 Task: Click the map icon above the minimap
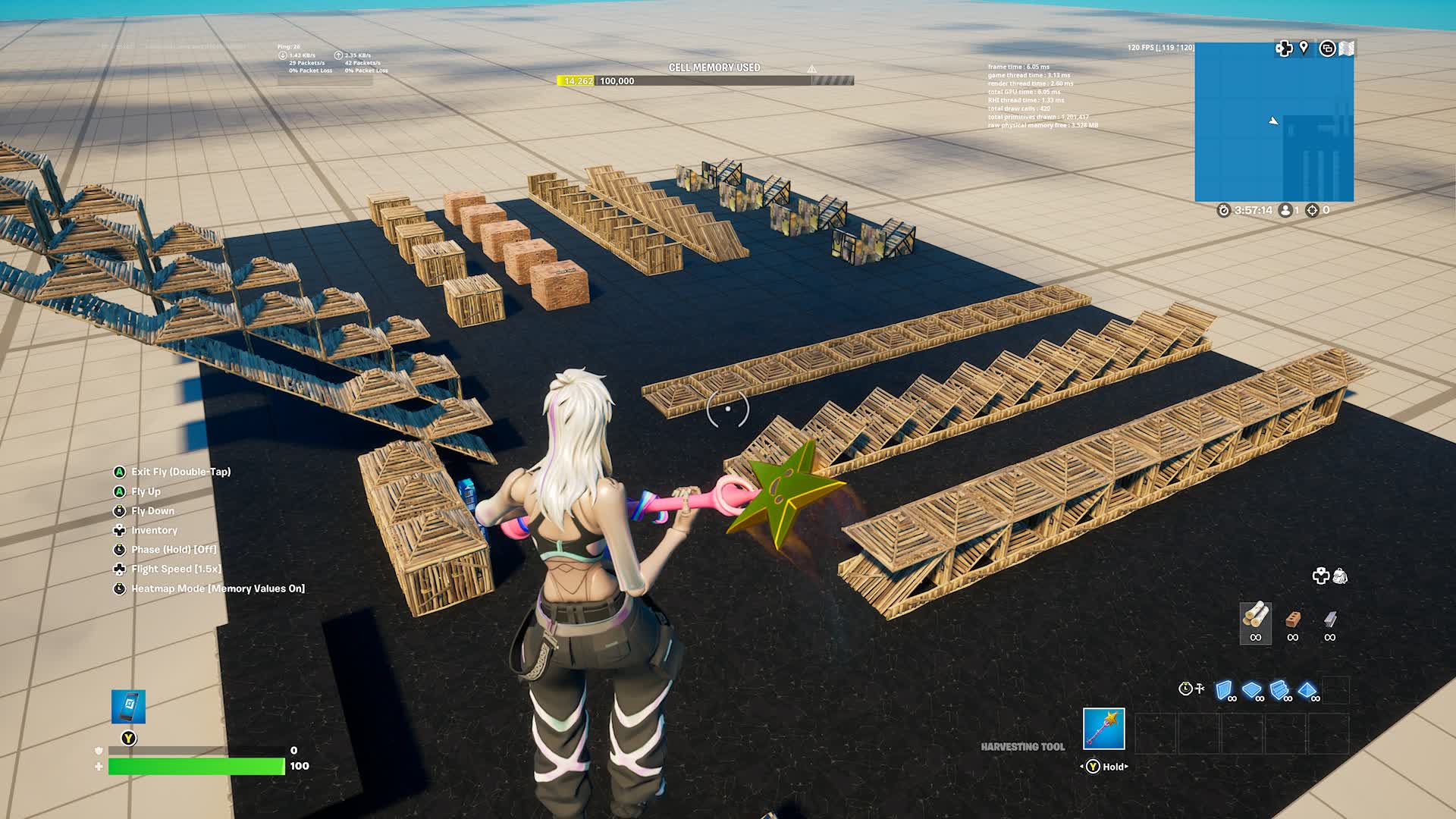[x=1347, y=48]
